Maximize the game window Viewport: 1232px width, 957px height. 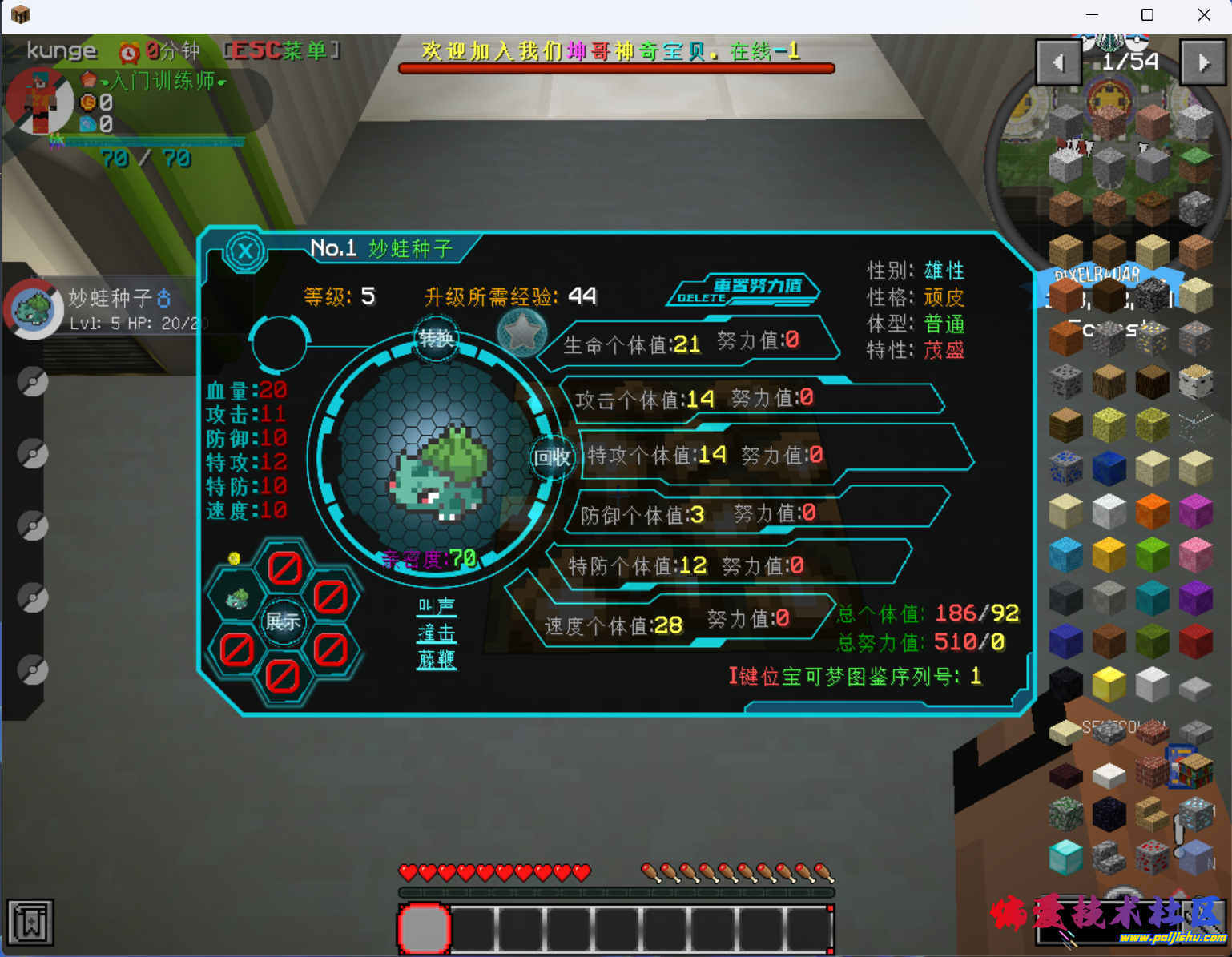(x=1147, y=15)
